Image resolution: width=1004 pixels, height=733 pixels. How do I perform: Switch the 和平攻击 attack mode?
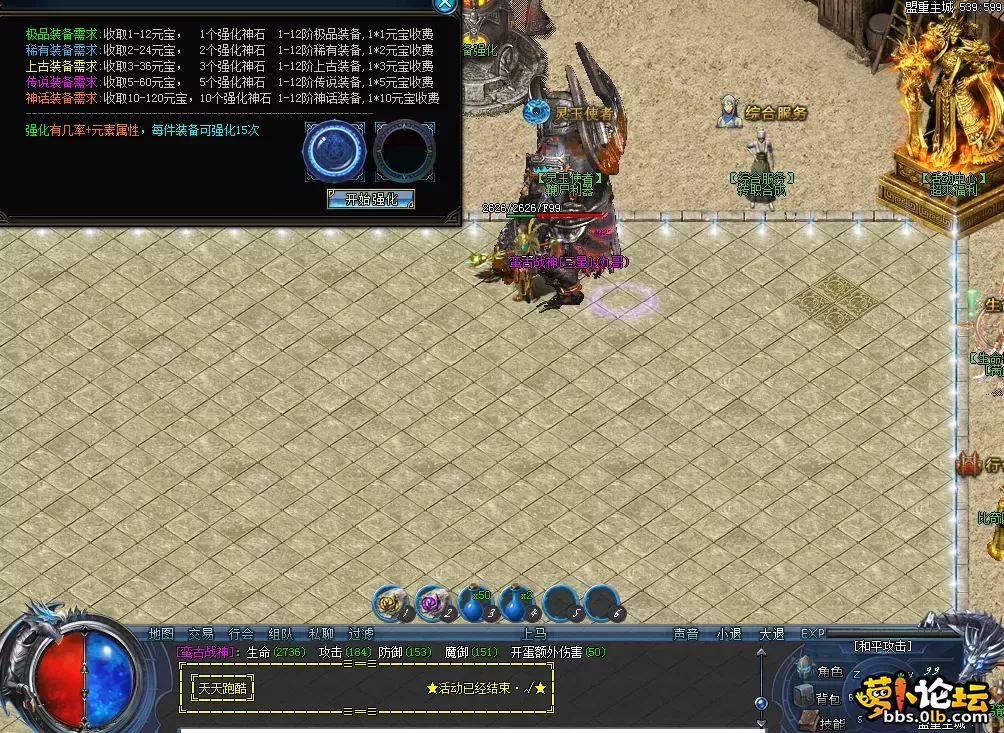(882, 647)
